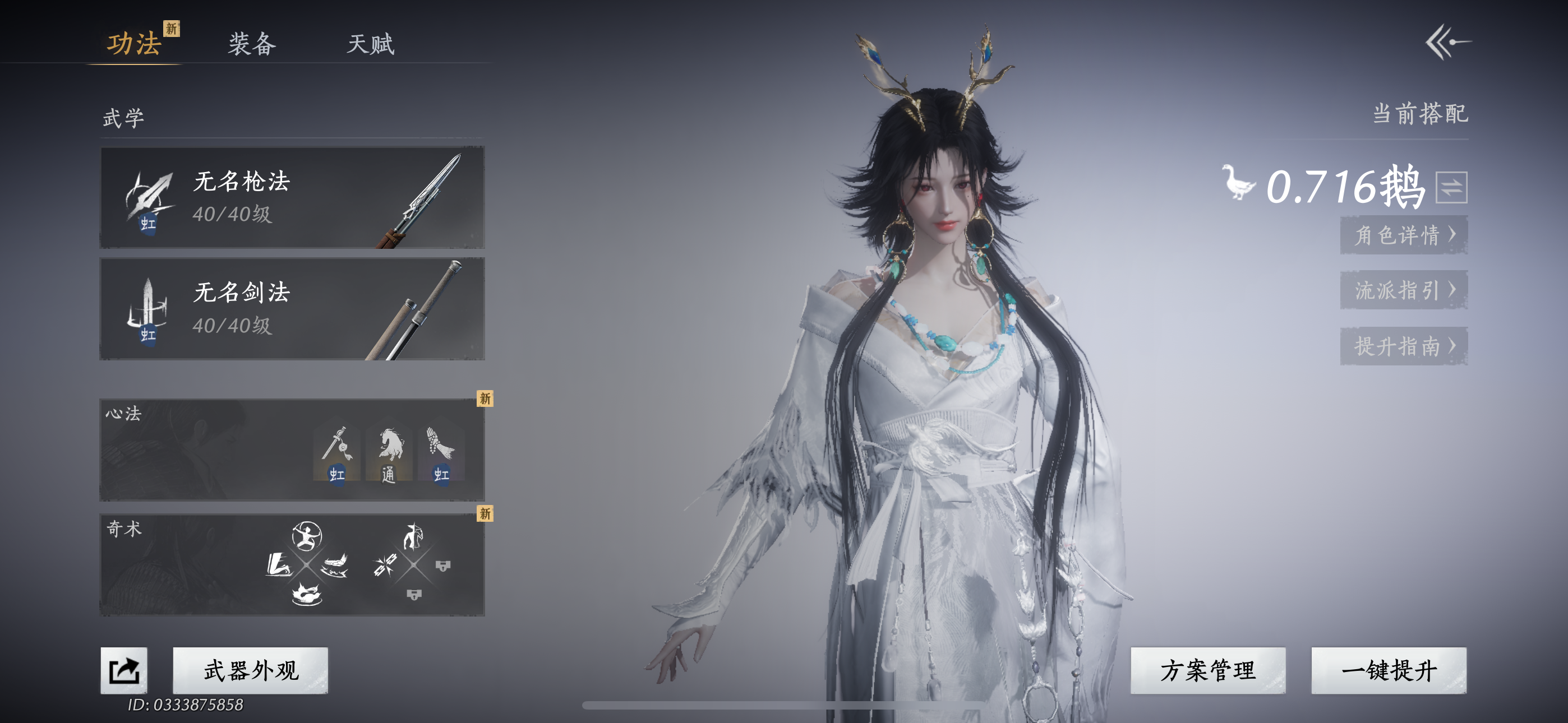Screen dimensions: 1568x723
Task: Open 方案管理 loadout management
Action: [1207, 670]
